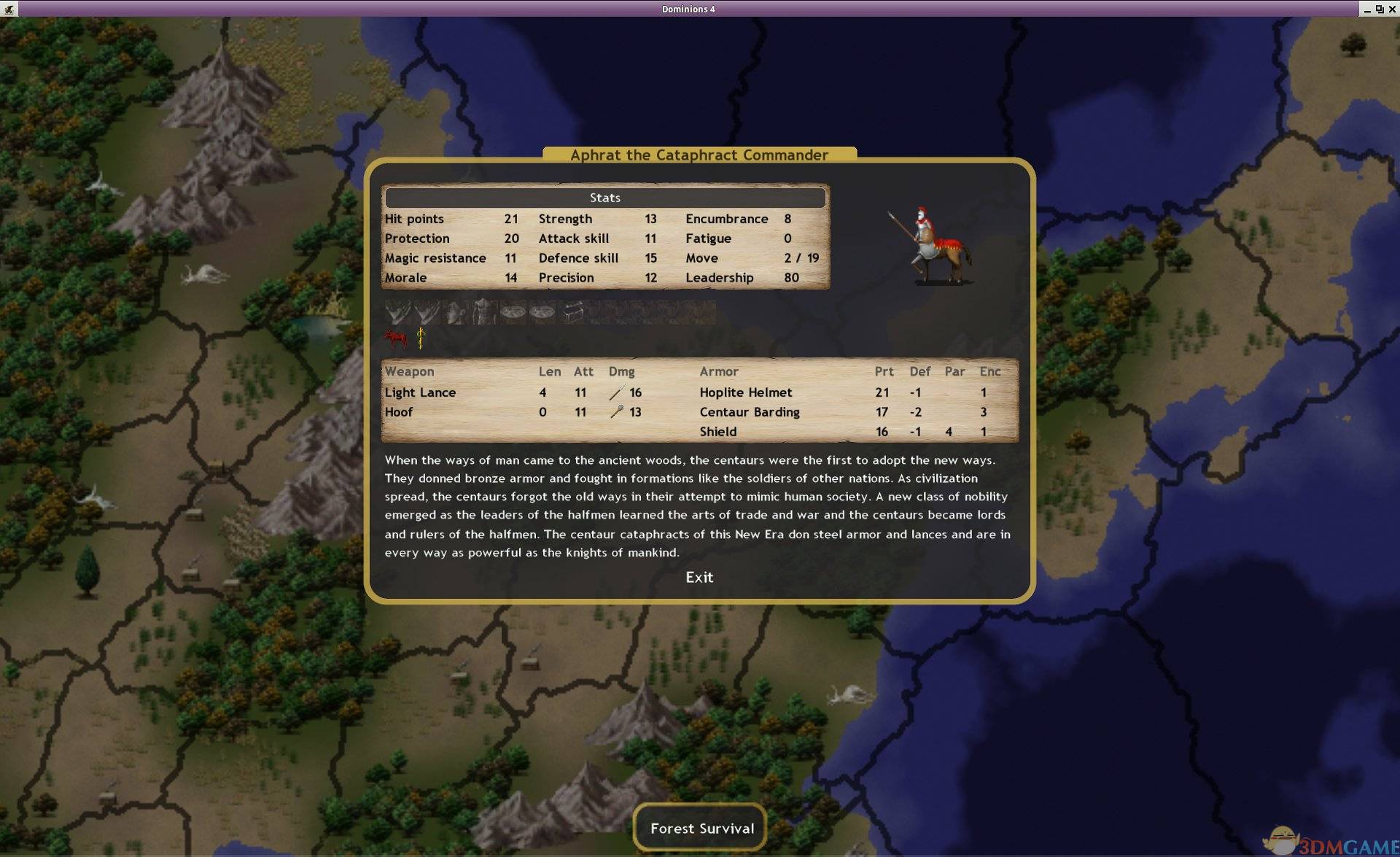Image resolution: width=1400 pixels, height=857 pixels.
Task: Select the Light Lance weapon row
Action: point(420,392)
